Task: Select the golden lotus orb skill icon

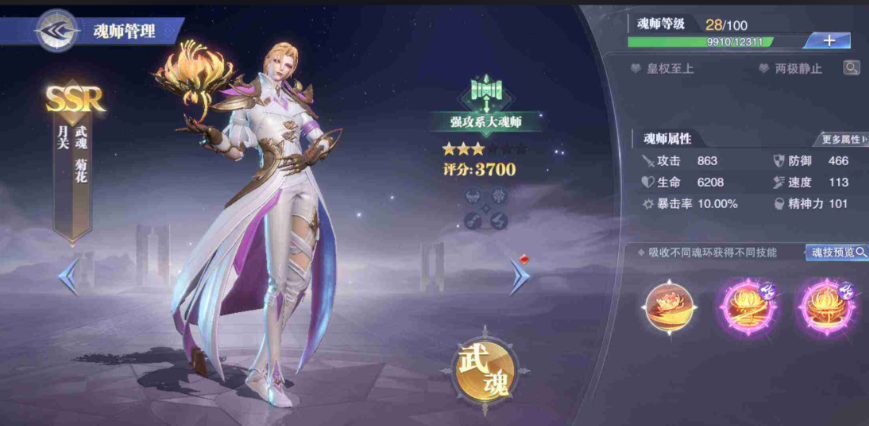Action: (x=670, y=308)
